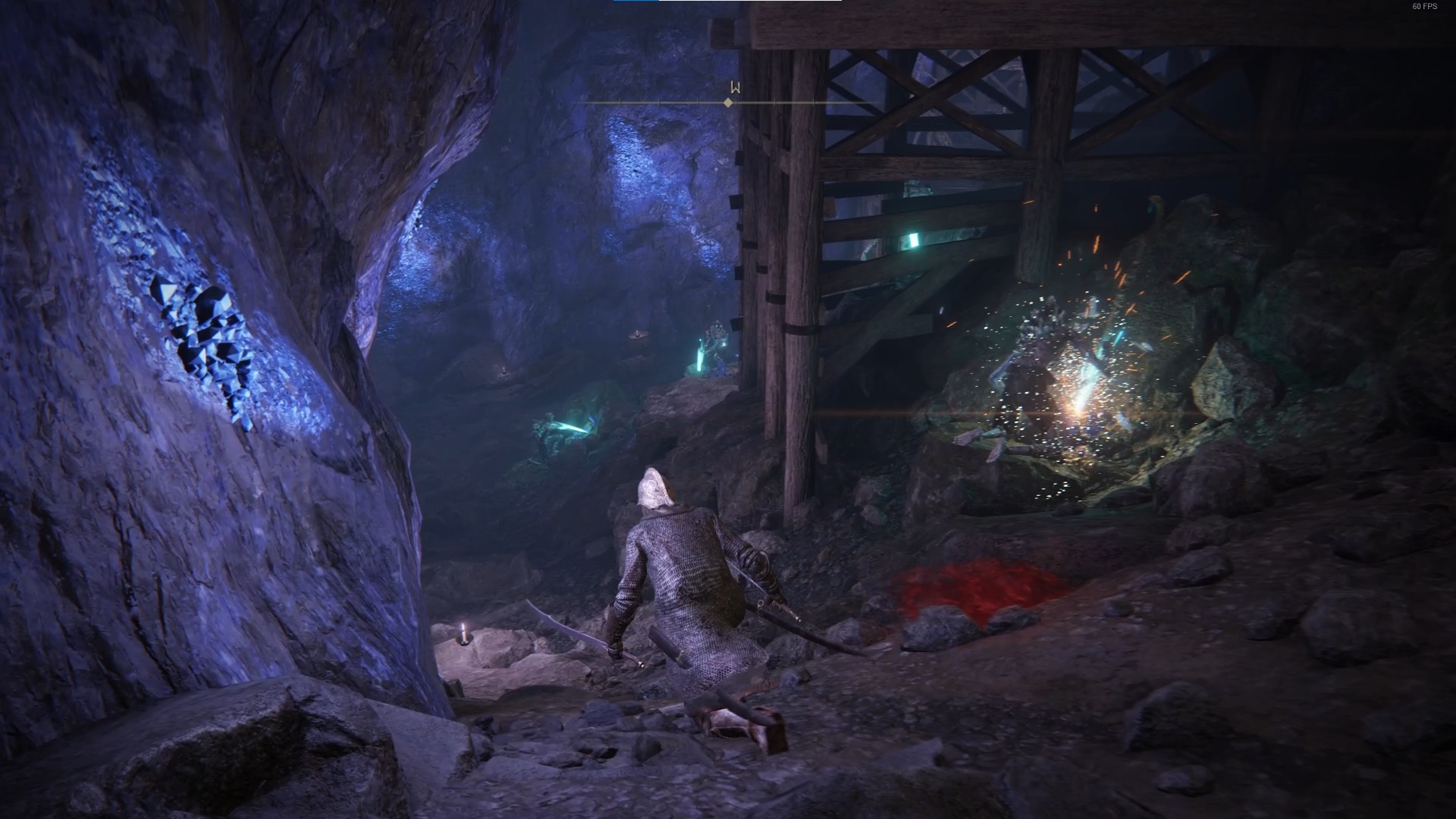Click the west marker on the compass bar
The height and width of the screenshot is (819, 1456).
[x=731, y=87]
